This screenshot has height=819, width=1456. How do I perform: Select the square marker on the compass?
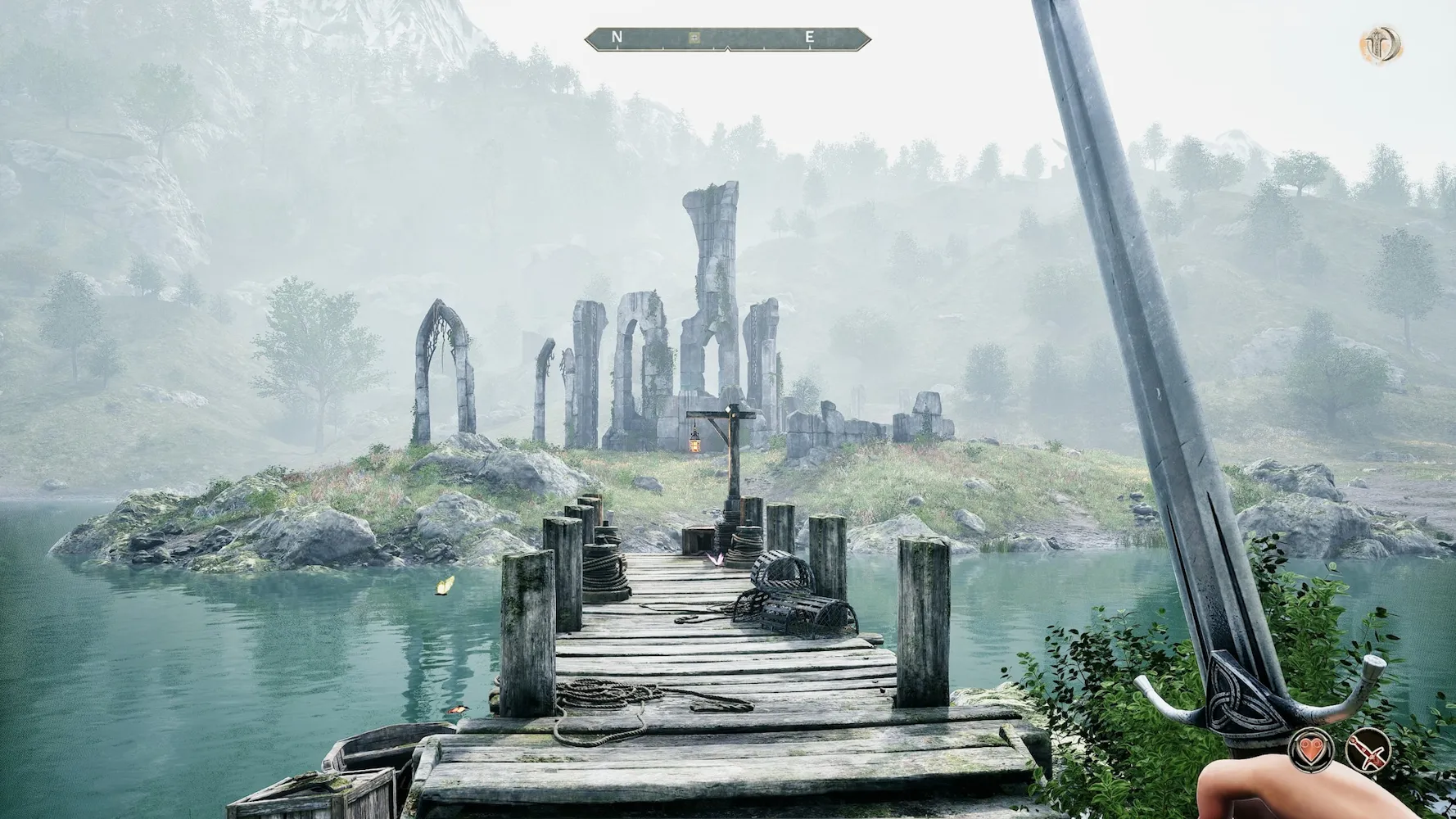point(694,37)
